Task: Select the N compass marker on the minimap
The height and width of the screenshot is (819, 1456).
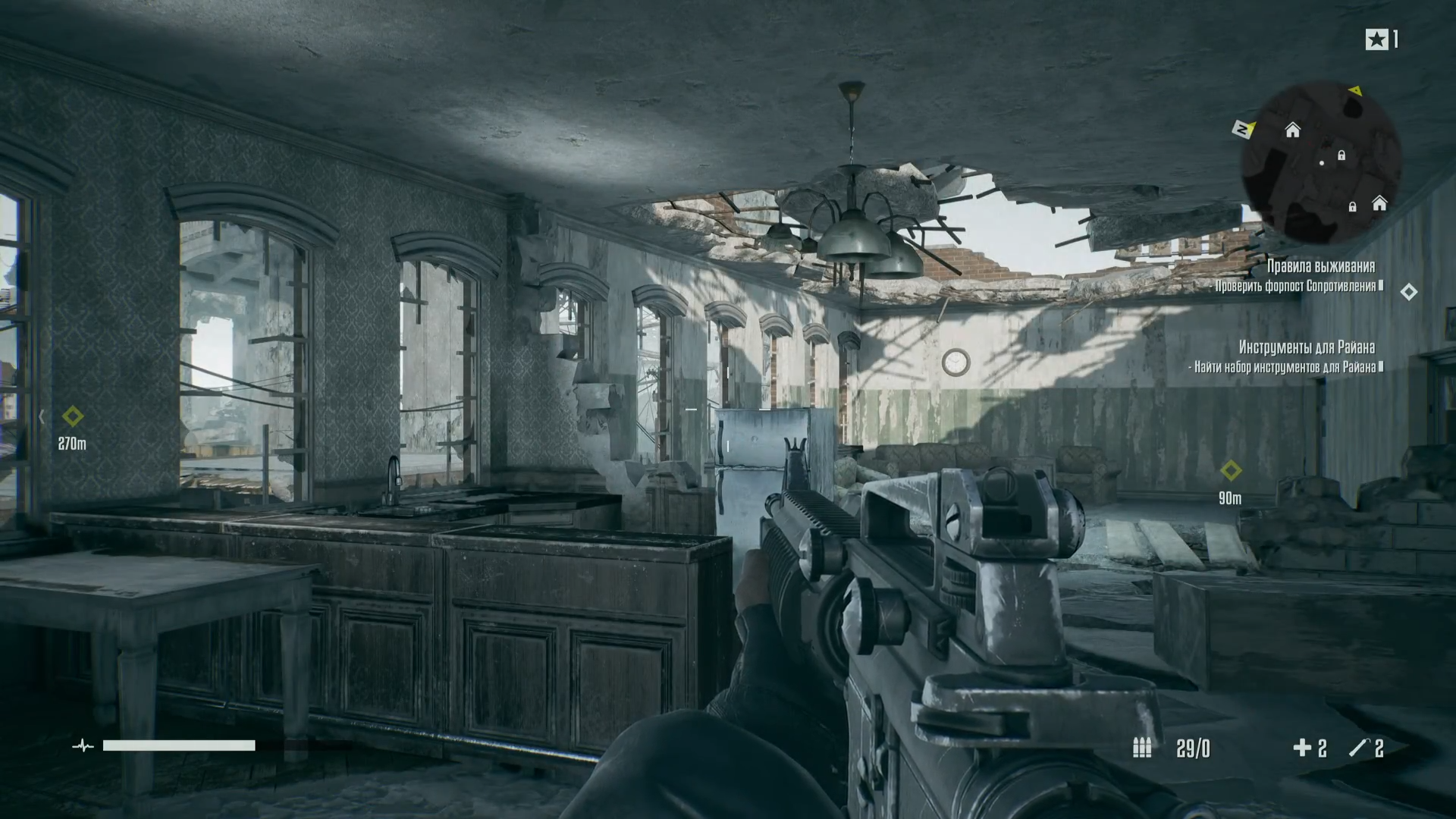Action: [x=1242, y=130]
